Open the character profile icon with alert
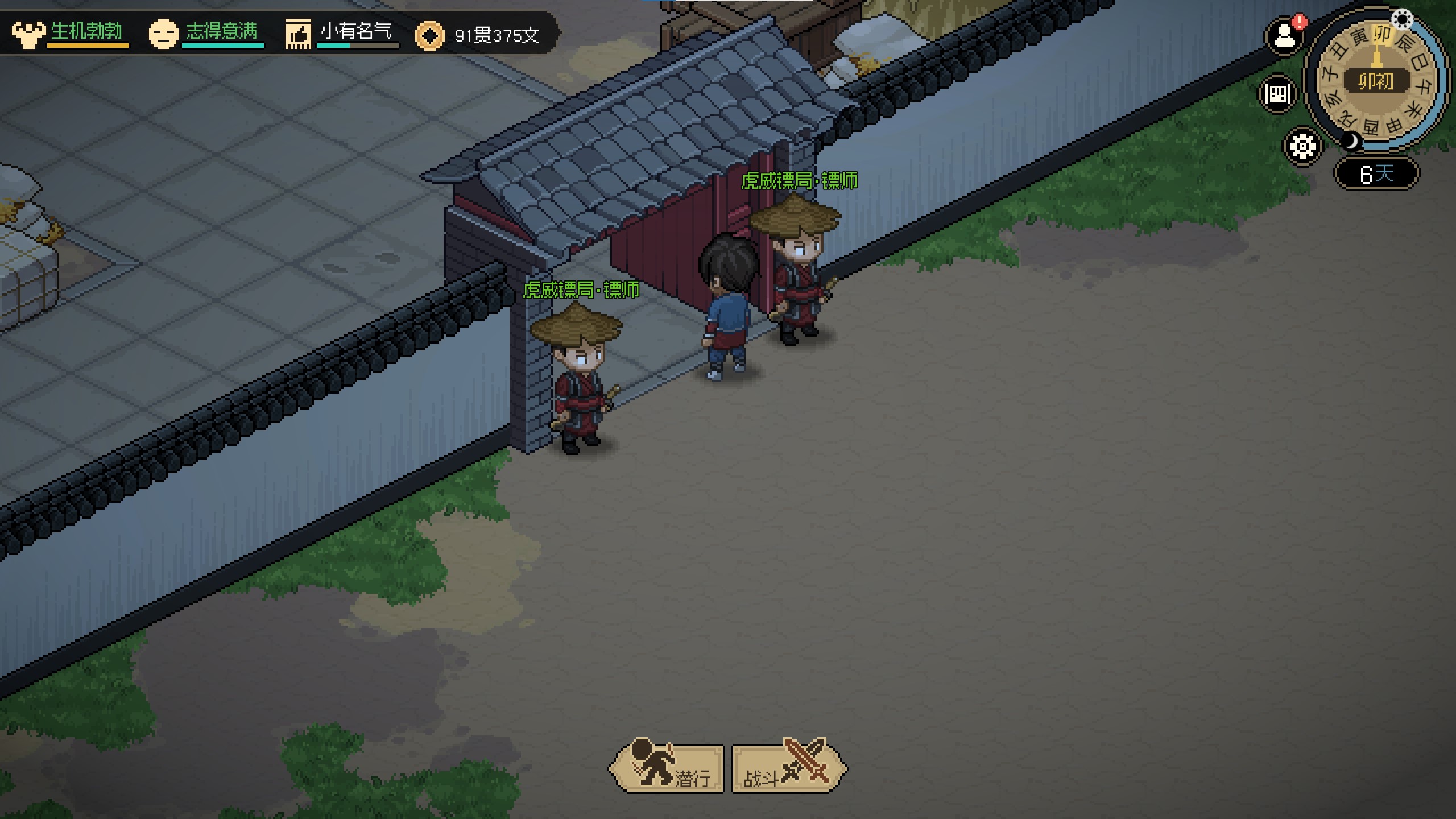1456x819 pixels. (1284, 37)
